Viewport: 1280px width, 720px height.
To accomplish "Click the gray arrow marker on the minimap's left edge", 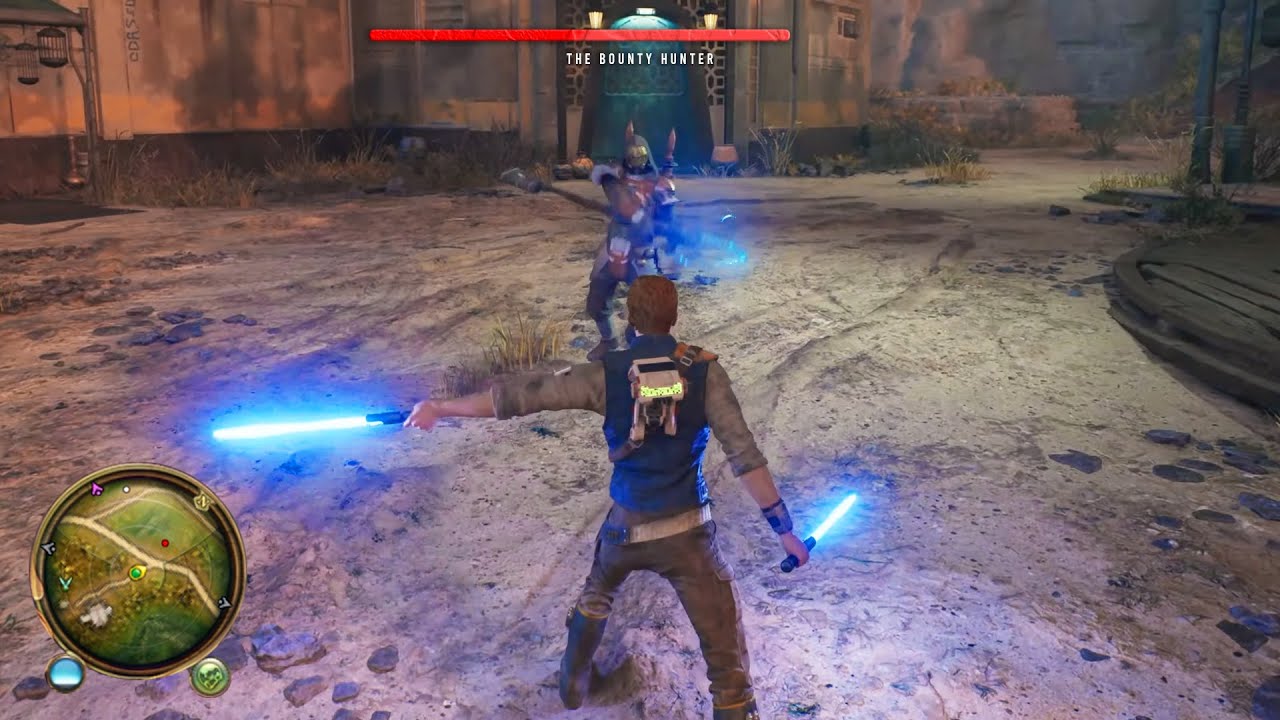I will [x=47, y=547].
